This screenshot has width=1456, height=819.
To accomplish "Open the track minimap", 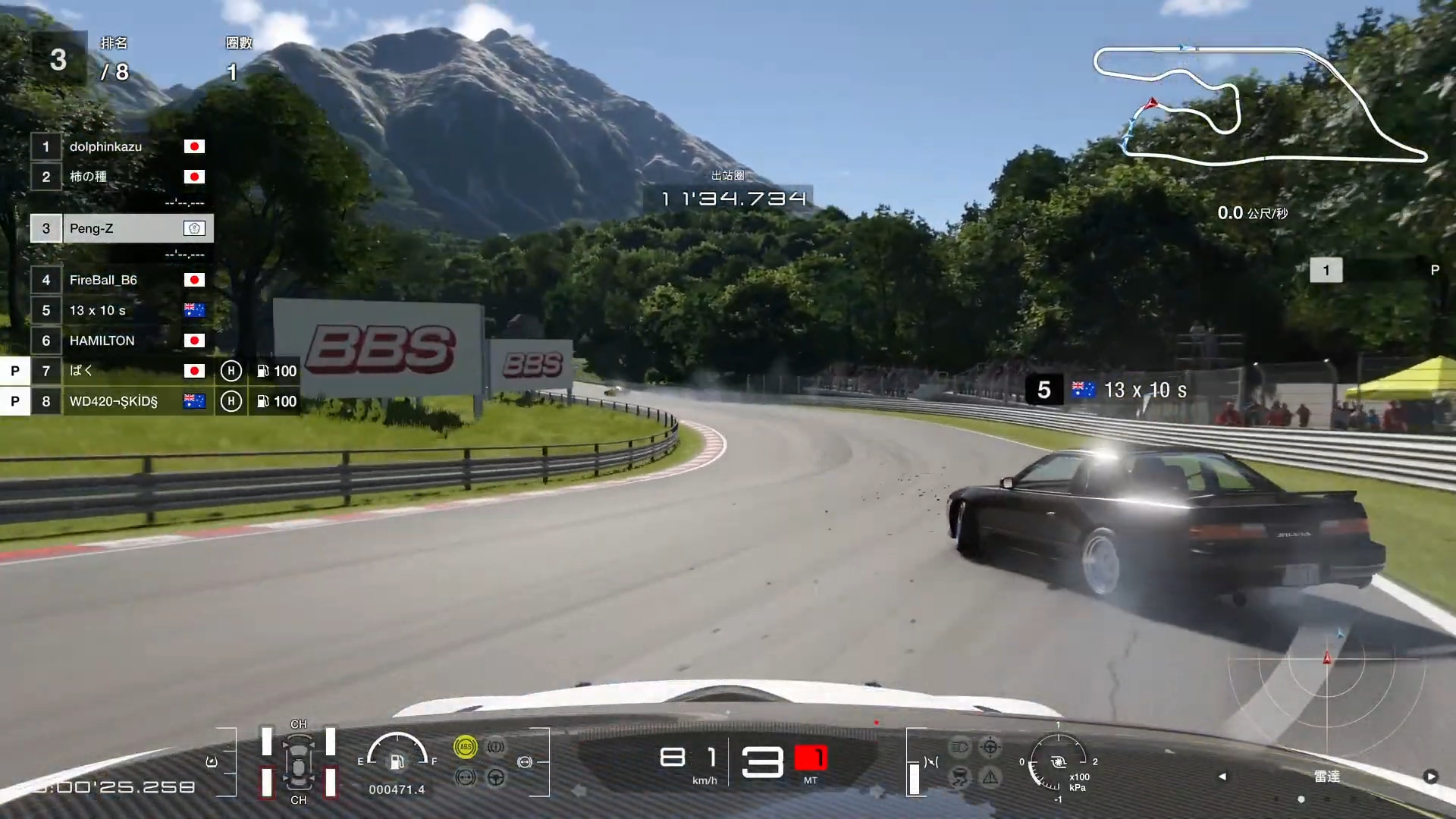I will pos(1259,105).
